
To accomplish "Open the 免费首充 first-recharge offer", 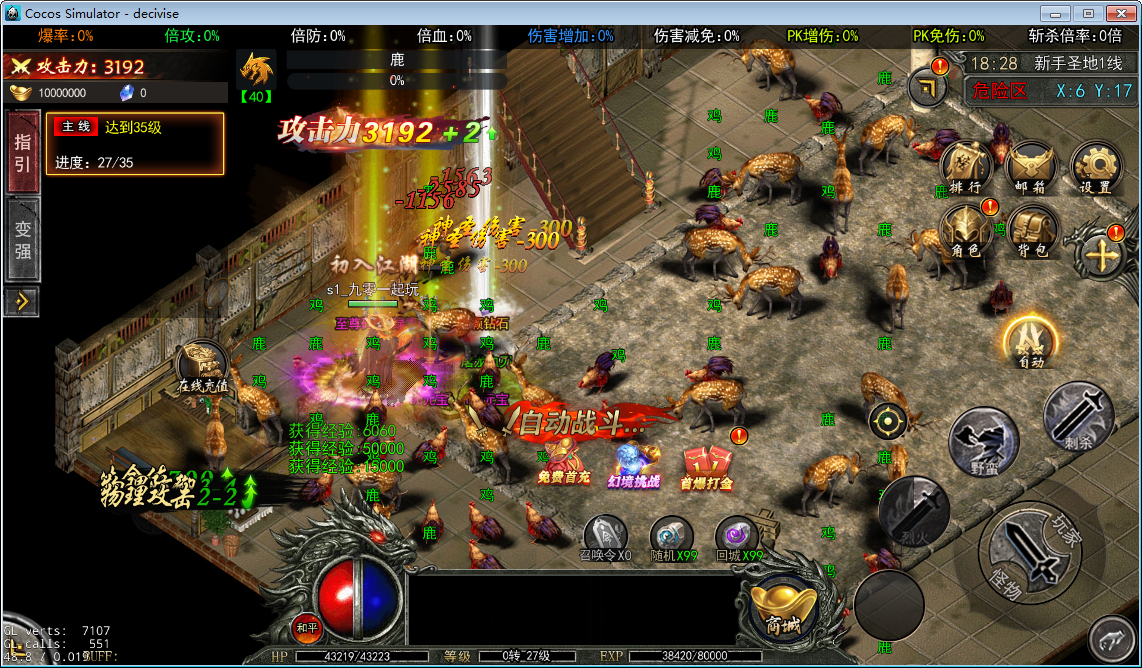I will [x=564, y=462].
